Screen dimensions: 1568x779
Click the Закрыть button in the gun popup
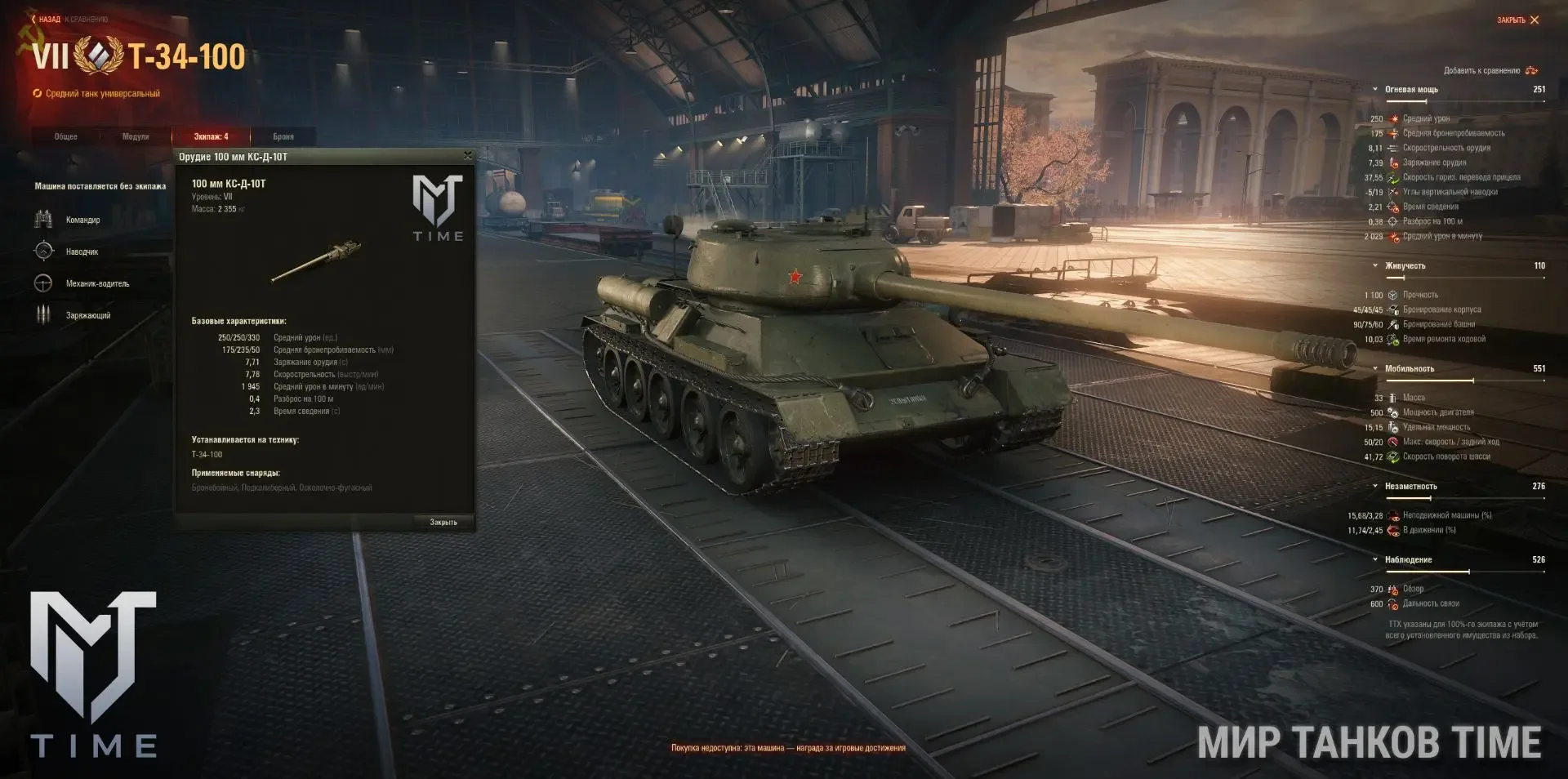pyautogui.click(x=443, y=522)
